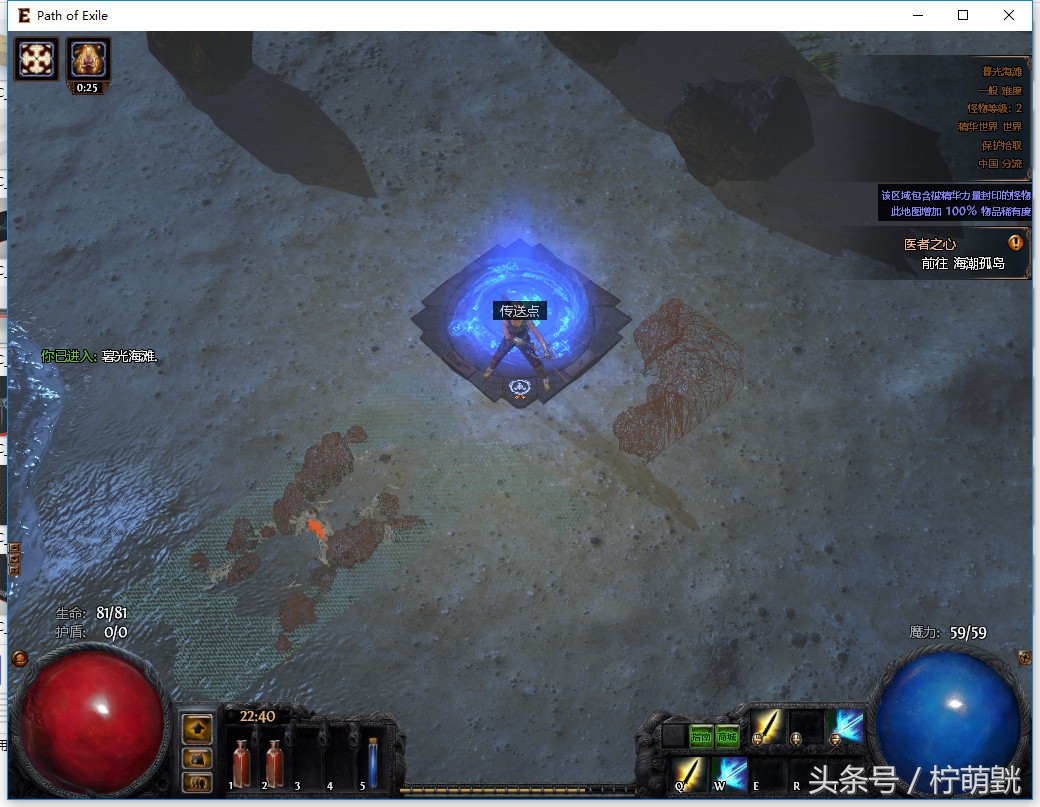Open the green 商城 shop button

(x=728, y=737)
